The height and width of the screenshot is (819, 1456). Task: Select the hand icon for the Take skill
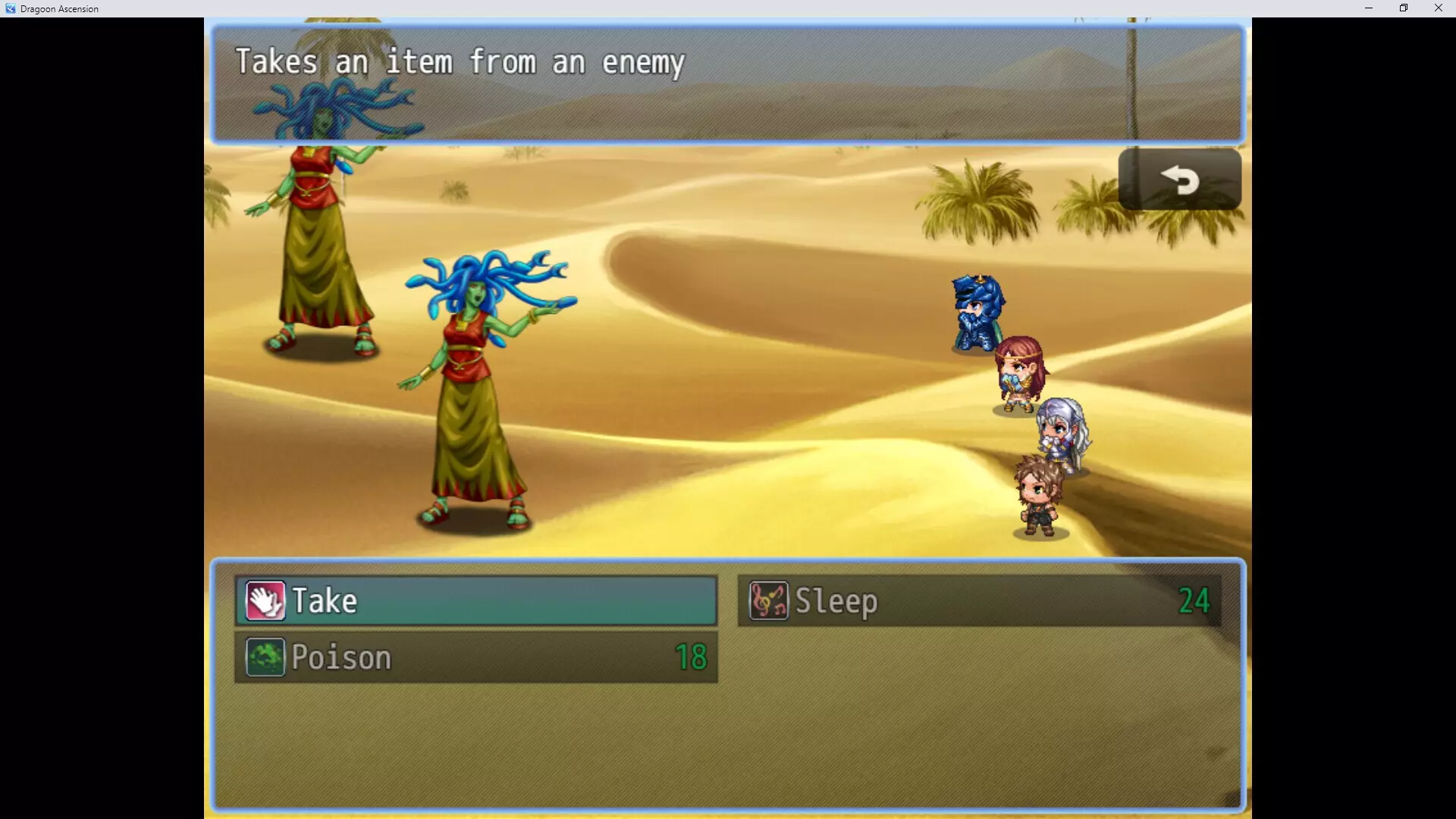[264, 601]
